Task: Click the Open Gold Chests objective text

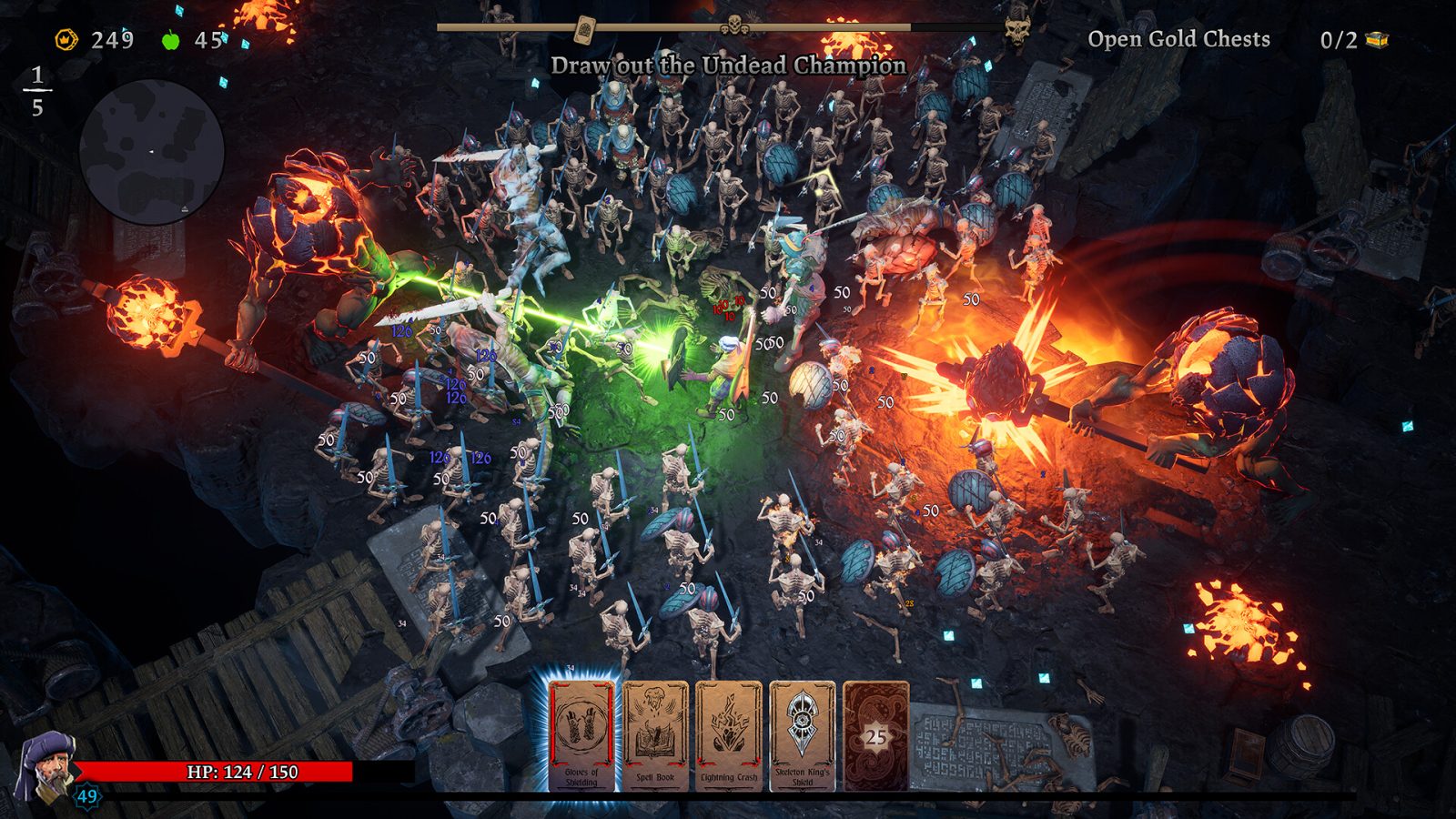Action: pos(1178,40)
